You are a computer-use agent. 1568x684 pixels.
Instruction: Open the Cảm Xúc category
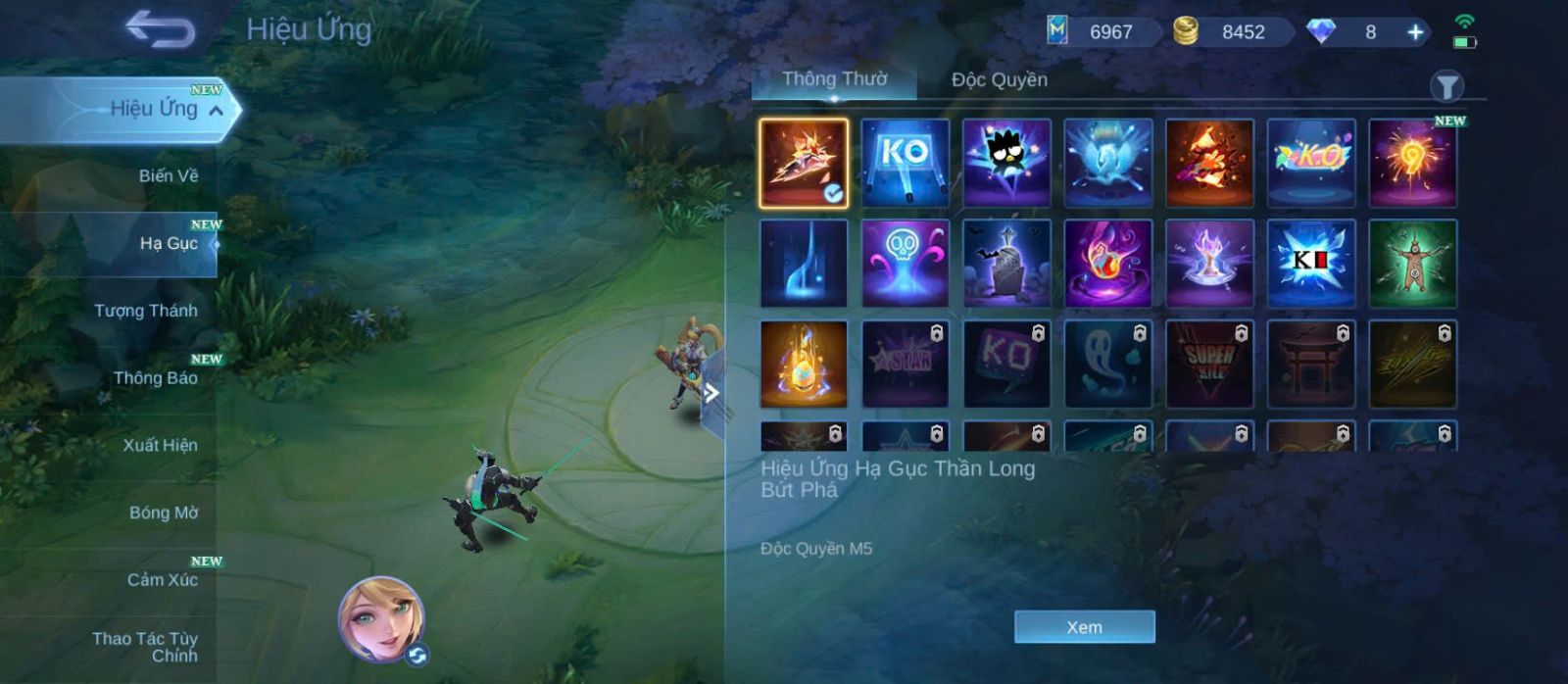point(162,580)
